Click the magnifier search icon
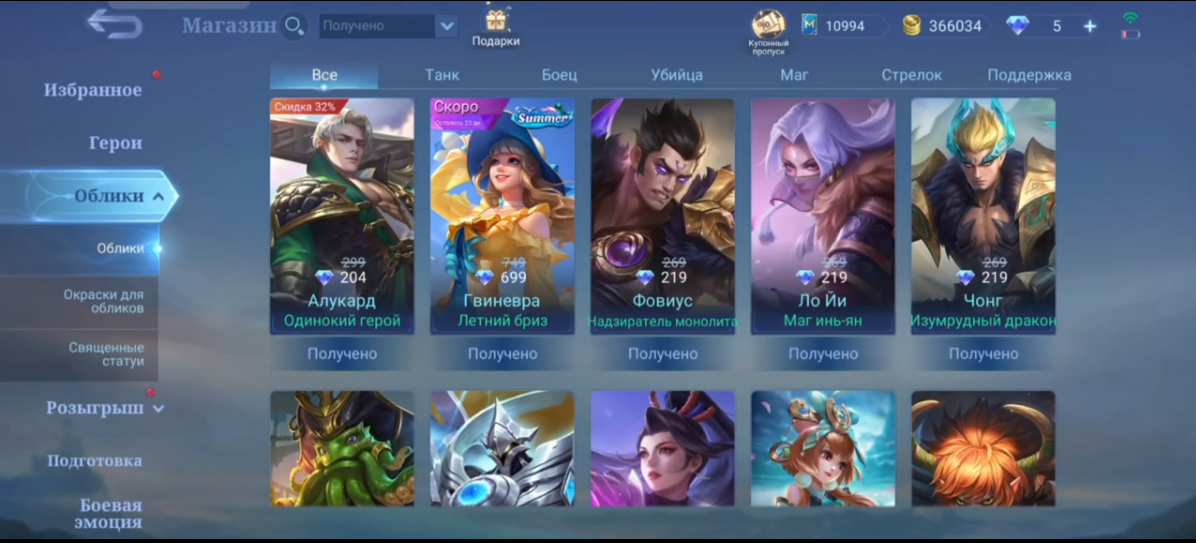Image resolution: width=1196 pixels, height=543 pixels. 294,26
